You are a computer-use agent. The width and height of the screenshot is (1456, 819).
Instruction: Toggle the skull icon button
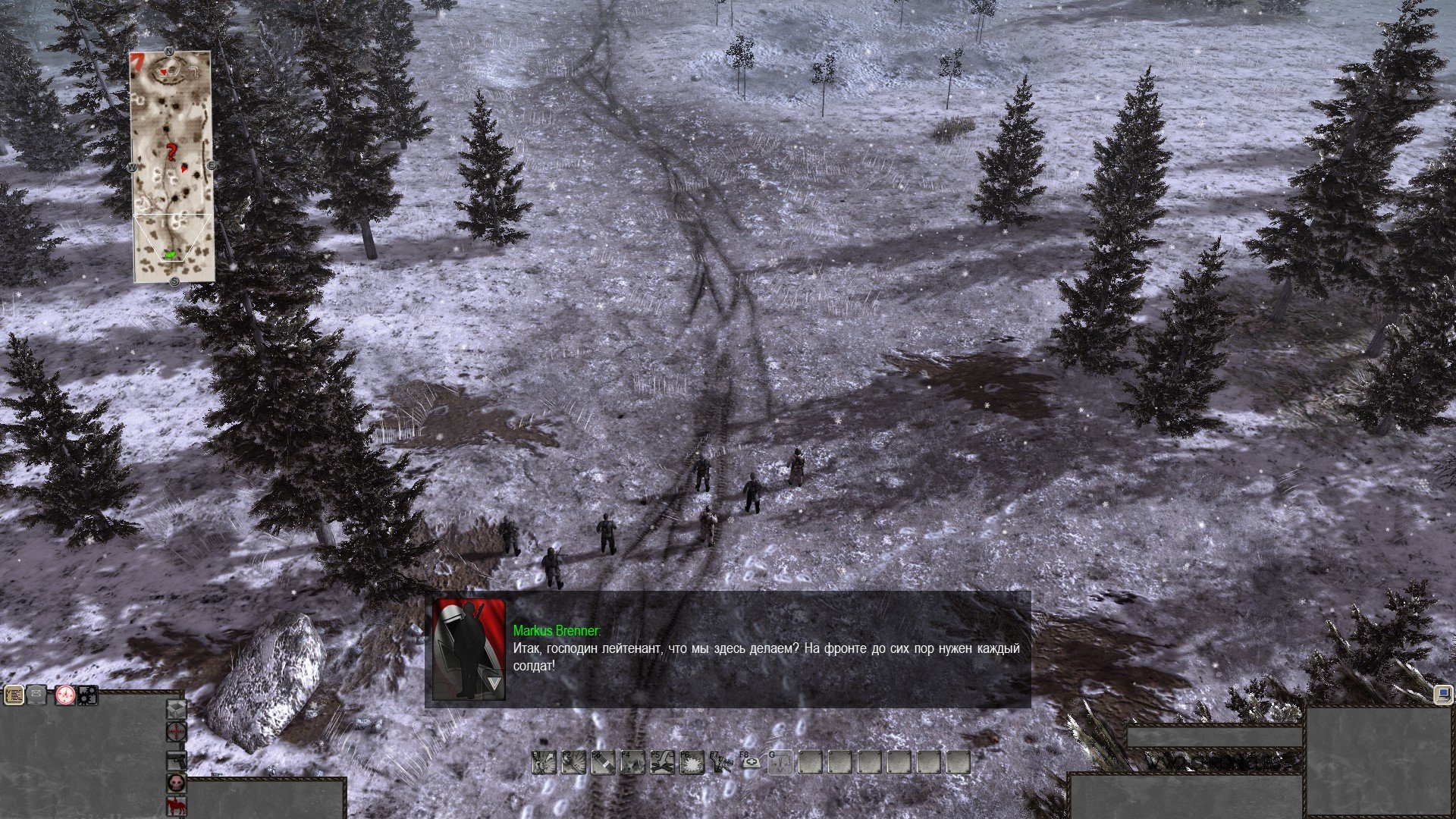point(177,783)
